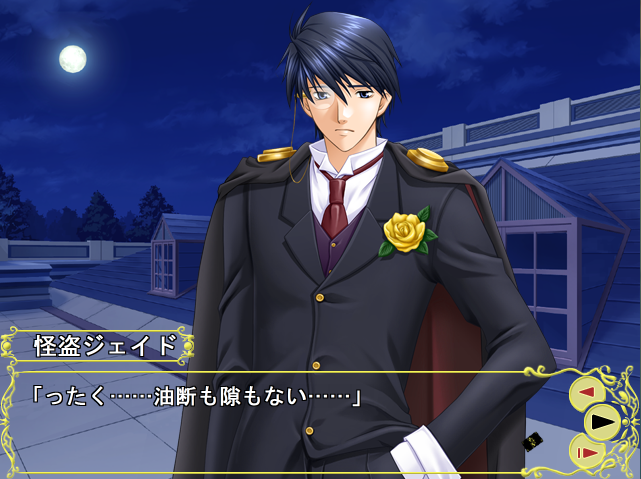Viewport: 641px width, 479px height.
Task: Advance dialogue with the black play arrow
Action: coord(601,422)
